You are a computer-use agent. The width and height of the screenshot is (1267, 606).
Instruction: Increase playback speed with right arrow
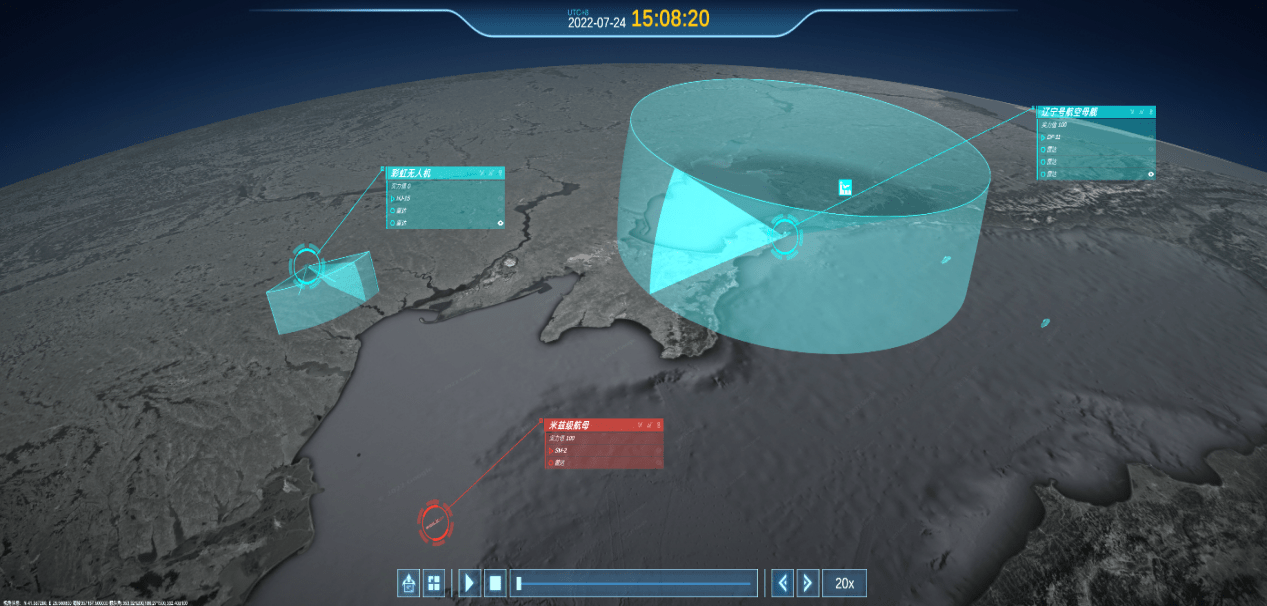point(808,583)
